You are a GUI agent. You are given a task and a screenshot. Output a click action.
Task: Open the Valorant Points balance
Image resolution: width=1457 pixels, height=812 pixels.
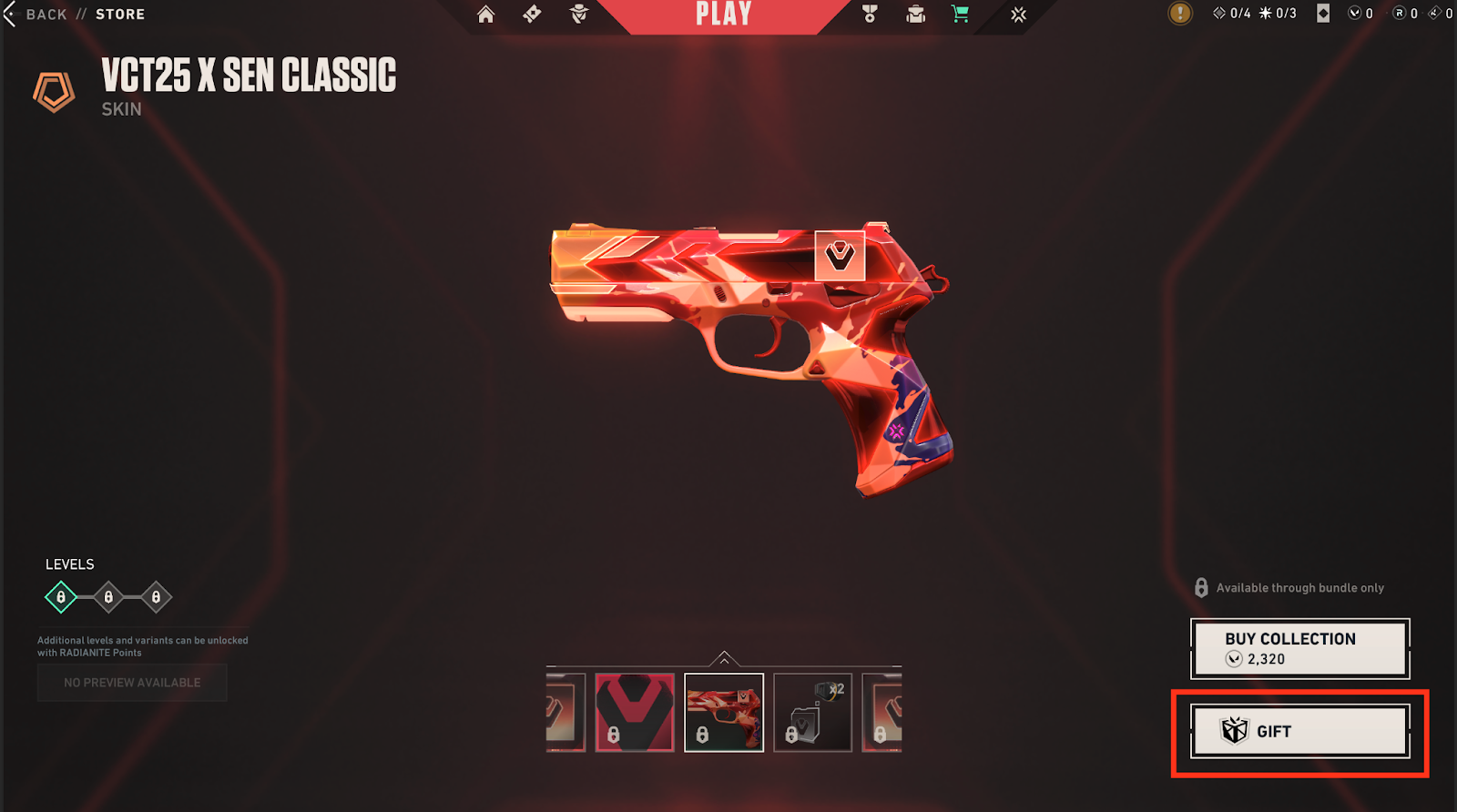pos(1360,14)
